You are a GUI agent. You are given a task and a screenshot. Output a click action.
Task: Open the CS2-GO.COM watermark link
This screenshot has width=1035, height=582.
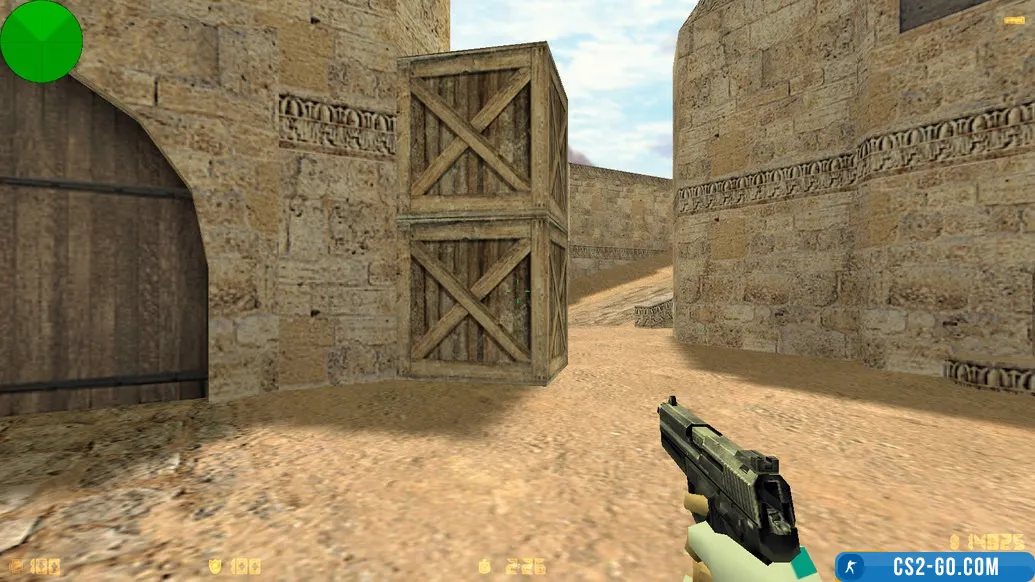935,566
